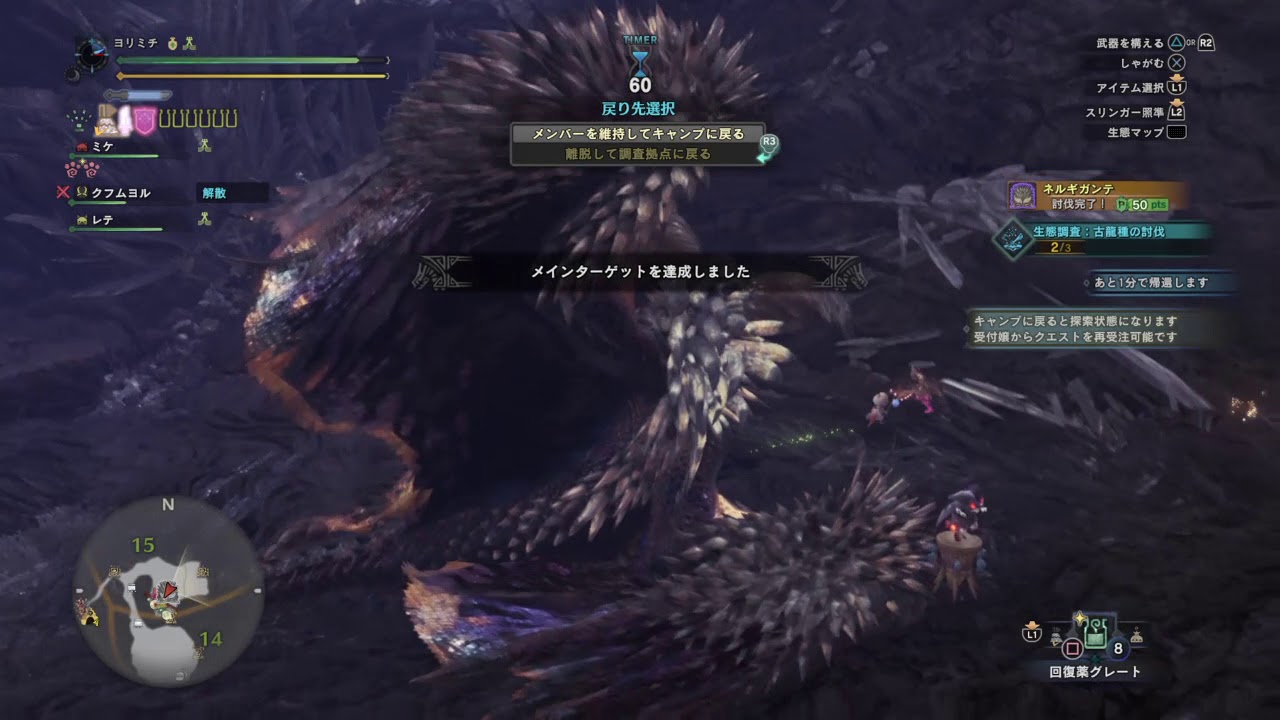Click the item pouch icon beside ヨリミチ
The image size is (1280, 720).
tap(172, 43)
